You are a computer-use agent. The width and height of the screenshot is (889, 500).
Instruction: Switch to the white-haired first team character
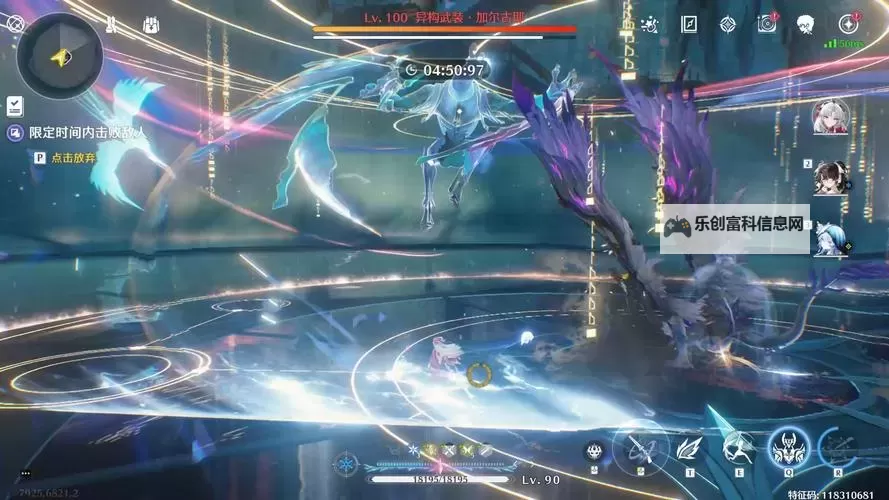pos(831,117)
